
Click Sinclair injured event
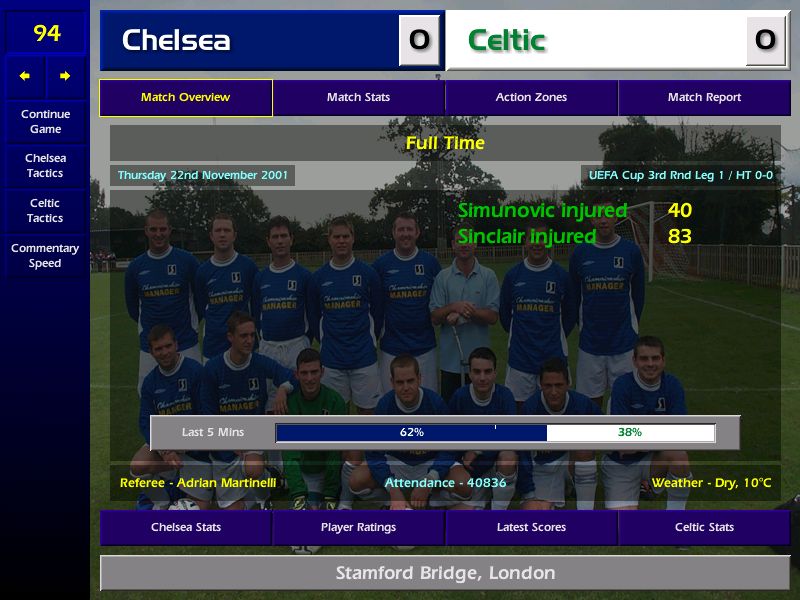(526, 237)
